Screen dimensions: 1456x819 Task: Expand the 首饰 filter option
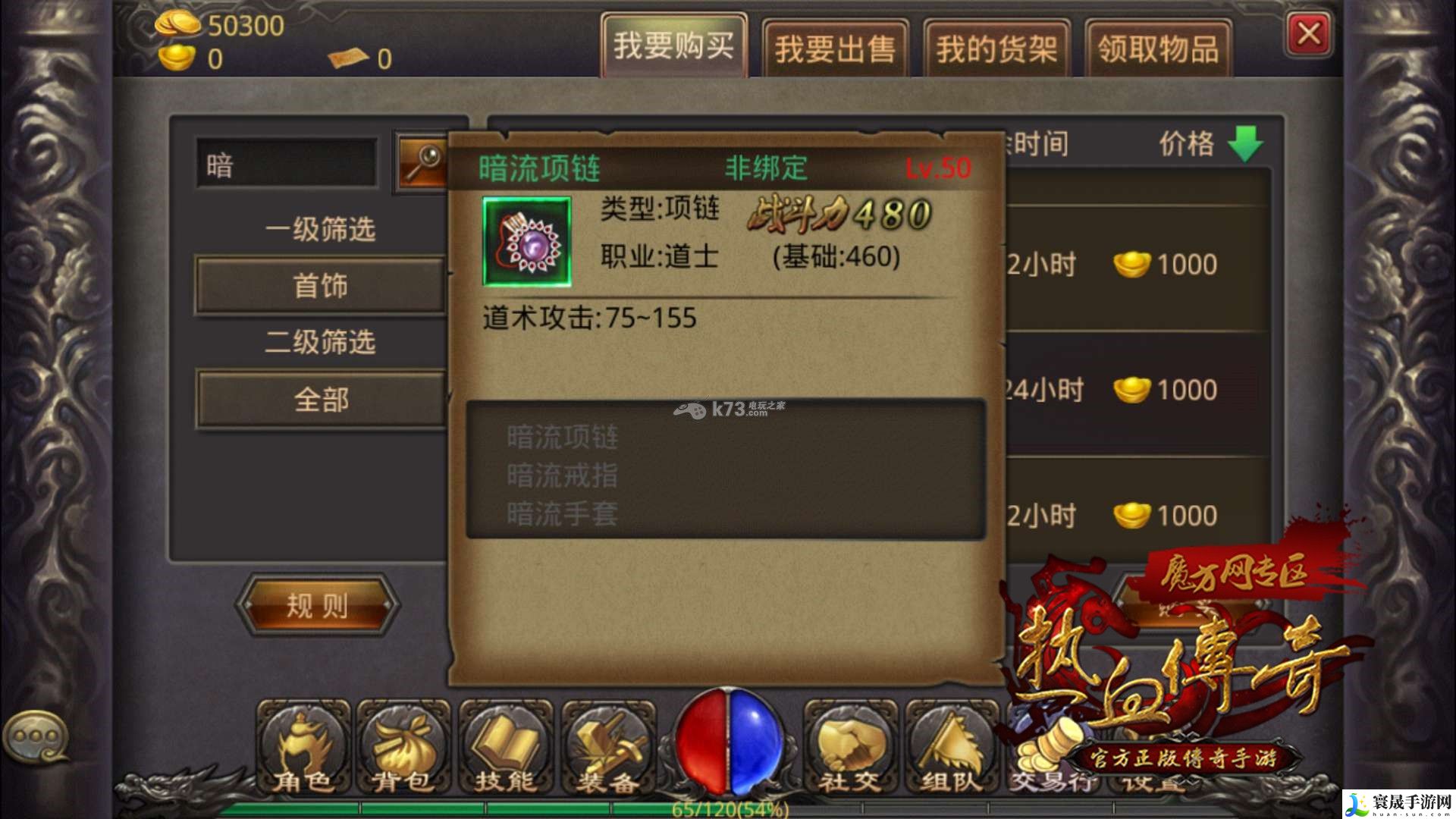(320, 285)
